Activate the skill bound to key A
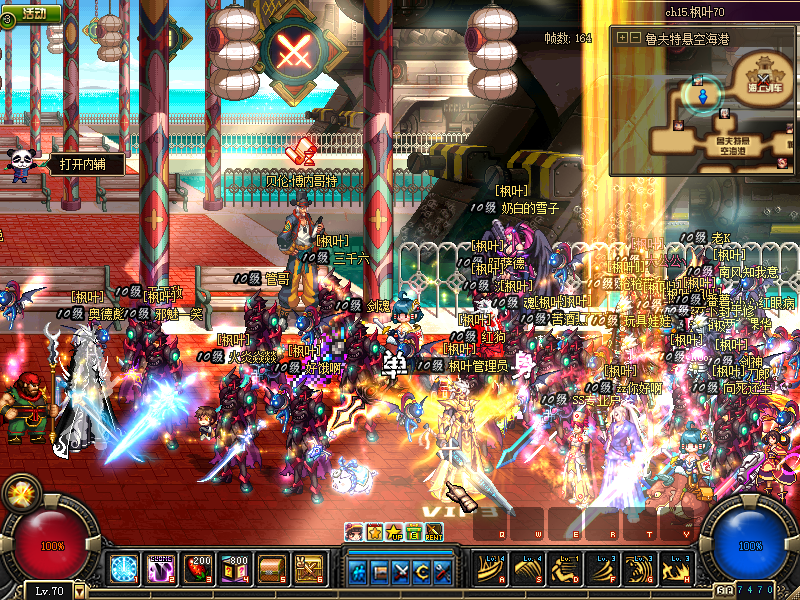The width and height of the screenshot is (800, 600). (x=492, y=568)
